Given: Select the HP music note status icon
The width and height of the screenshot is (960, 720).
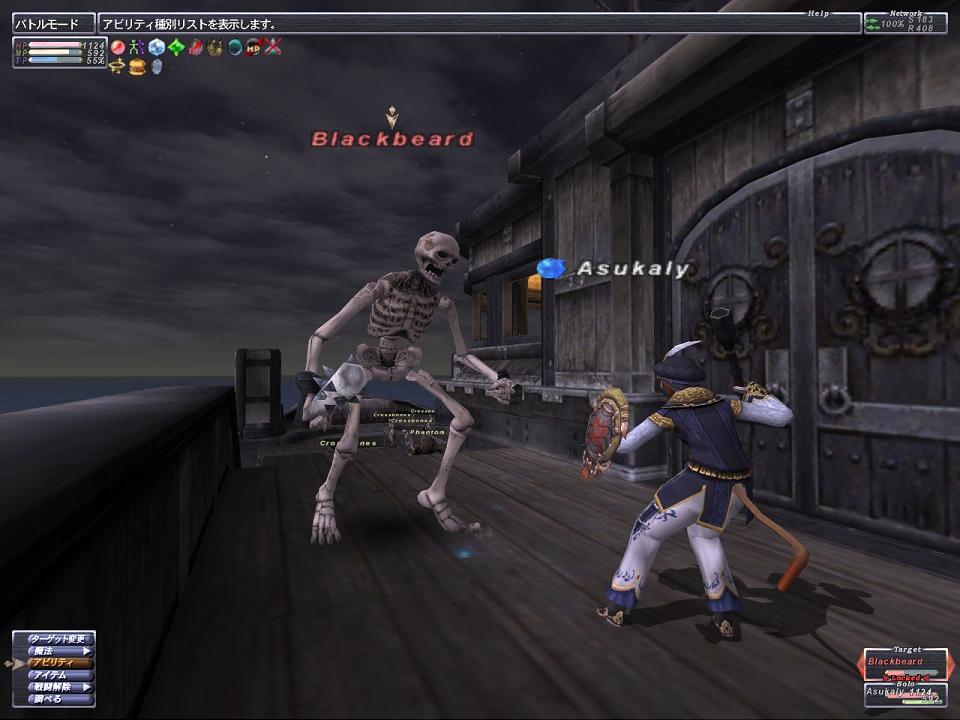Looking at the screenshot, I should pyautogui.click(x=253, y=47).
